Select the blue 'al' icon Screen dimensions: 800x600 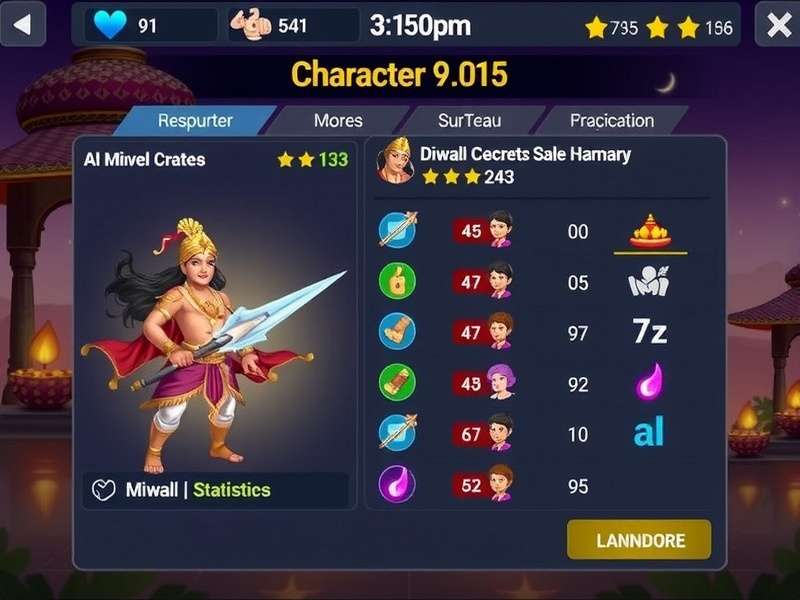pyautogui.click(x=649, y=432)
